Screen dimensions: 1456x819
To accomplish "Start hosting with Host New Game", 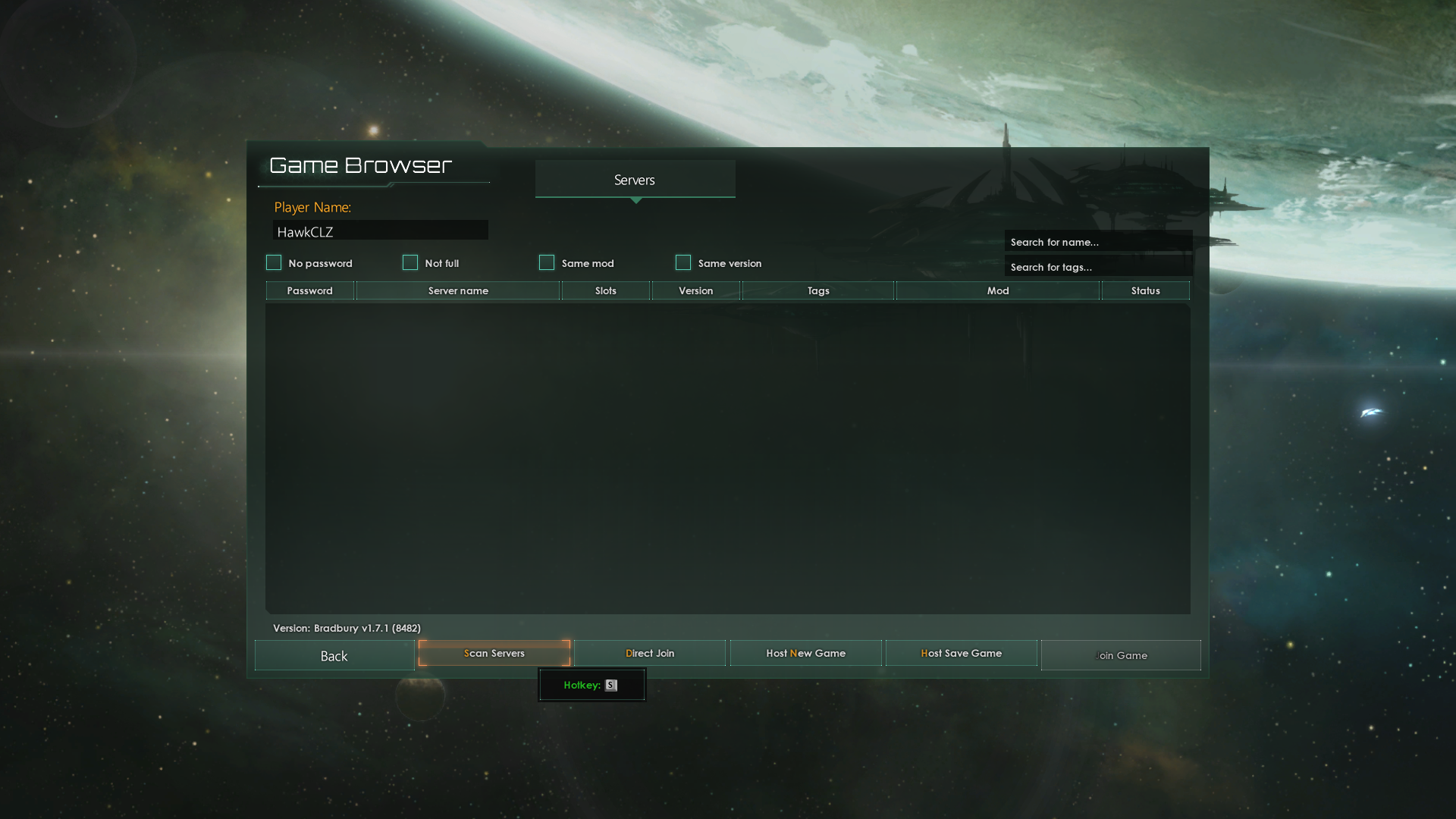I will tap(805, 653).
